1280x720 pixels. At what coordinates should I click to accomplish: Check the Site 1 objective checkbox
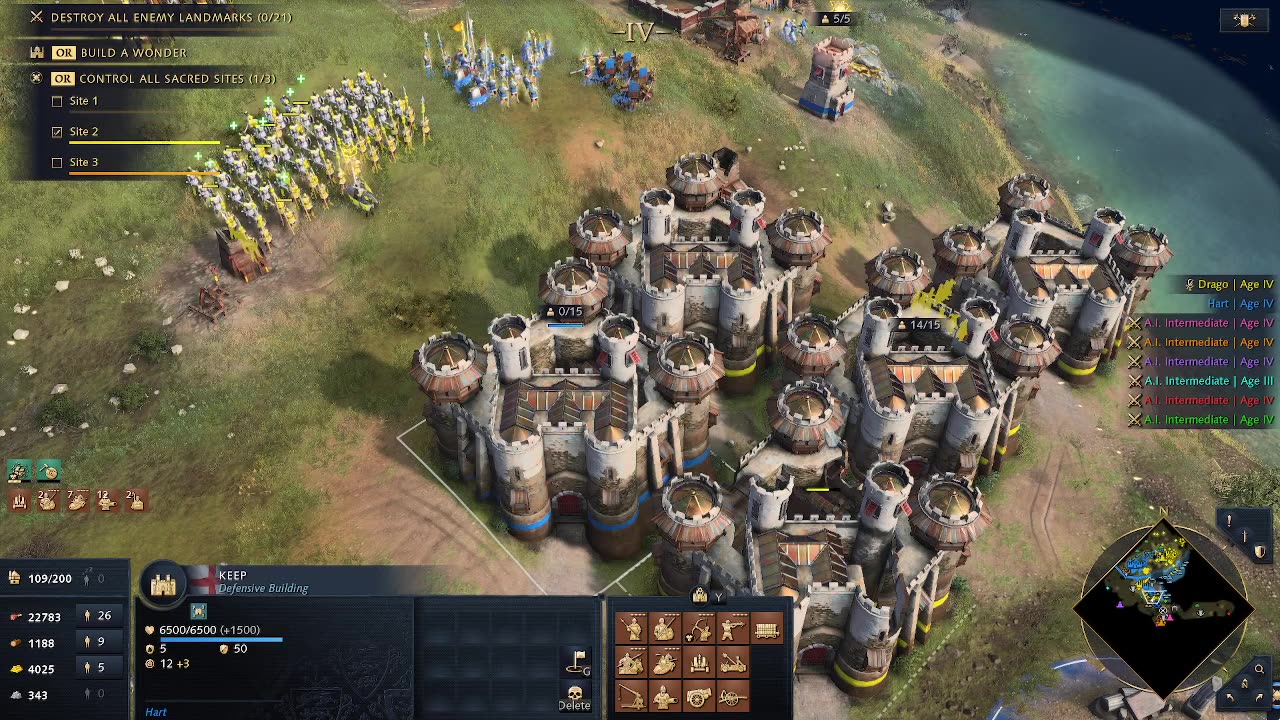57,100
